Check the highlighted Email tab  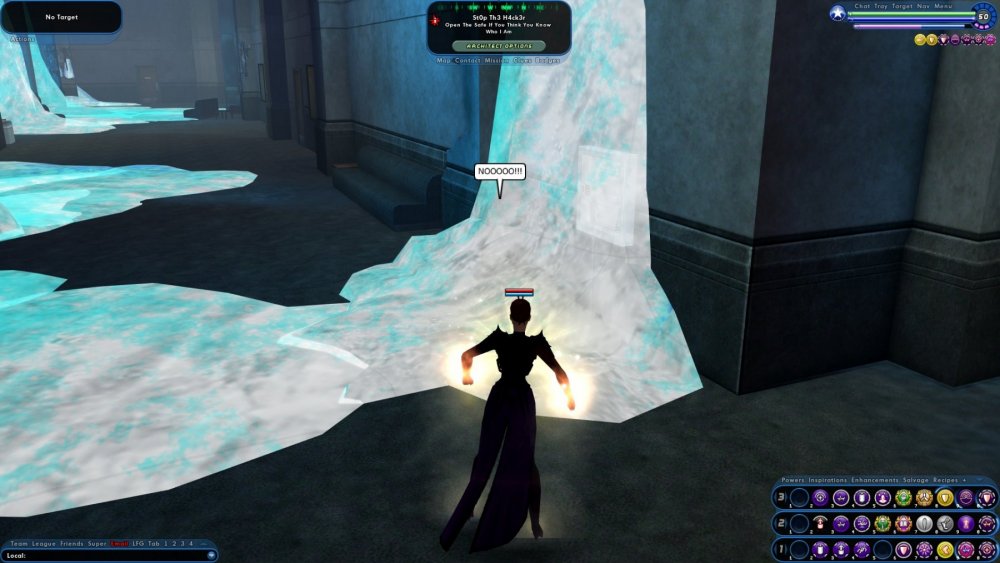(119, 543)
